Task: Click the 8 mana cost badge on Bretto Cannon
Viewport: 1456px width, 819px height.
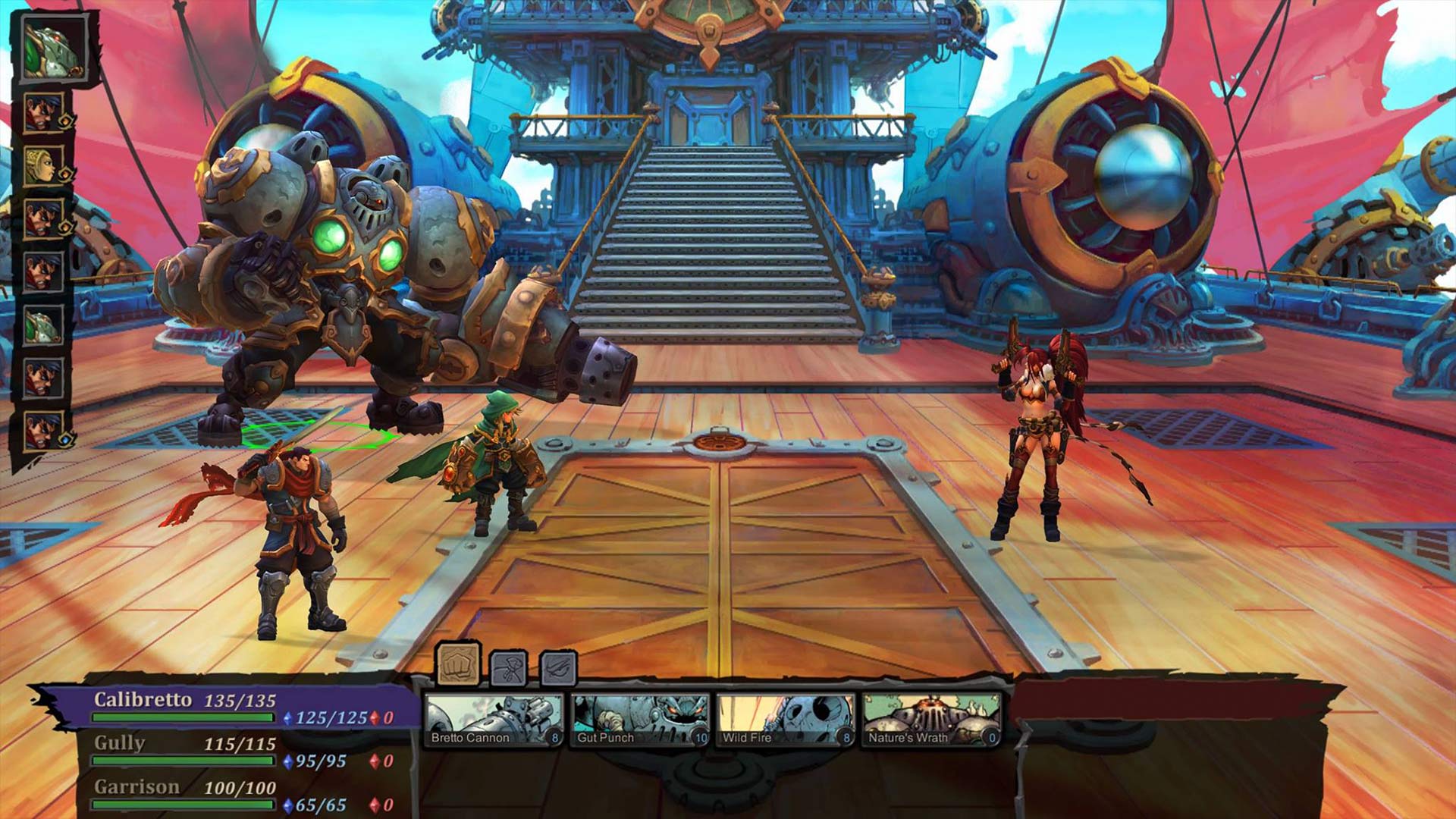Action: [x=555, y=737]
